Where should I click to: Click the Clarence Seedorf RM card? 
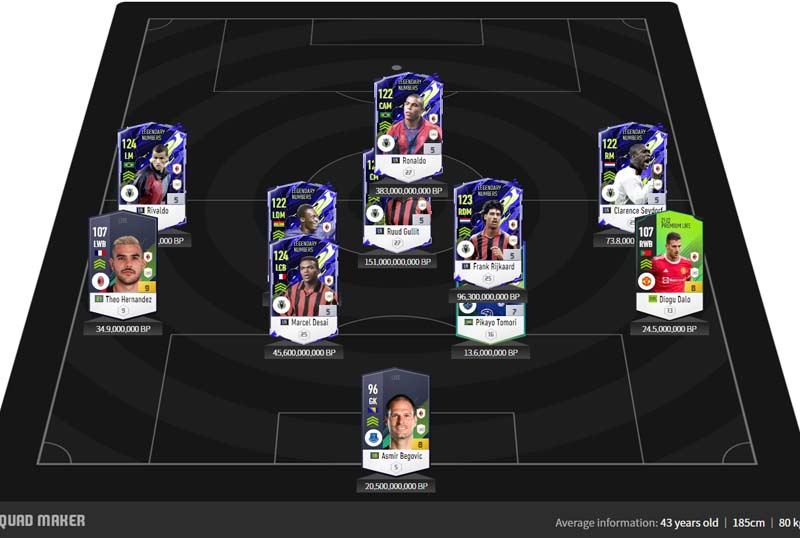click(632, 172)
